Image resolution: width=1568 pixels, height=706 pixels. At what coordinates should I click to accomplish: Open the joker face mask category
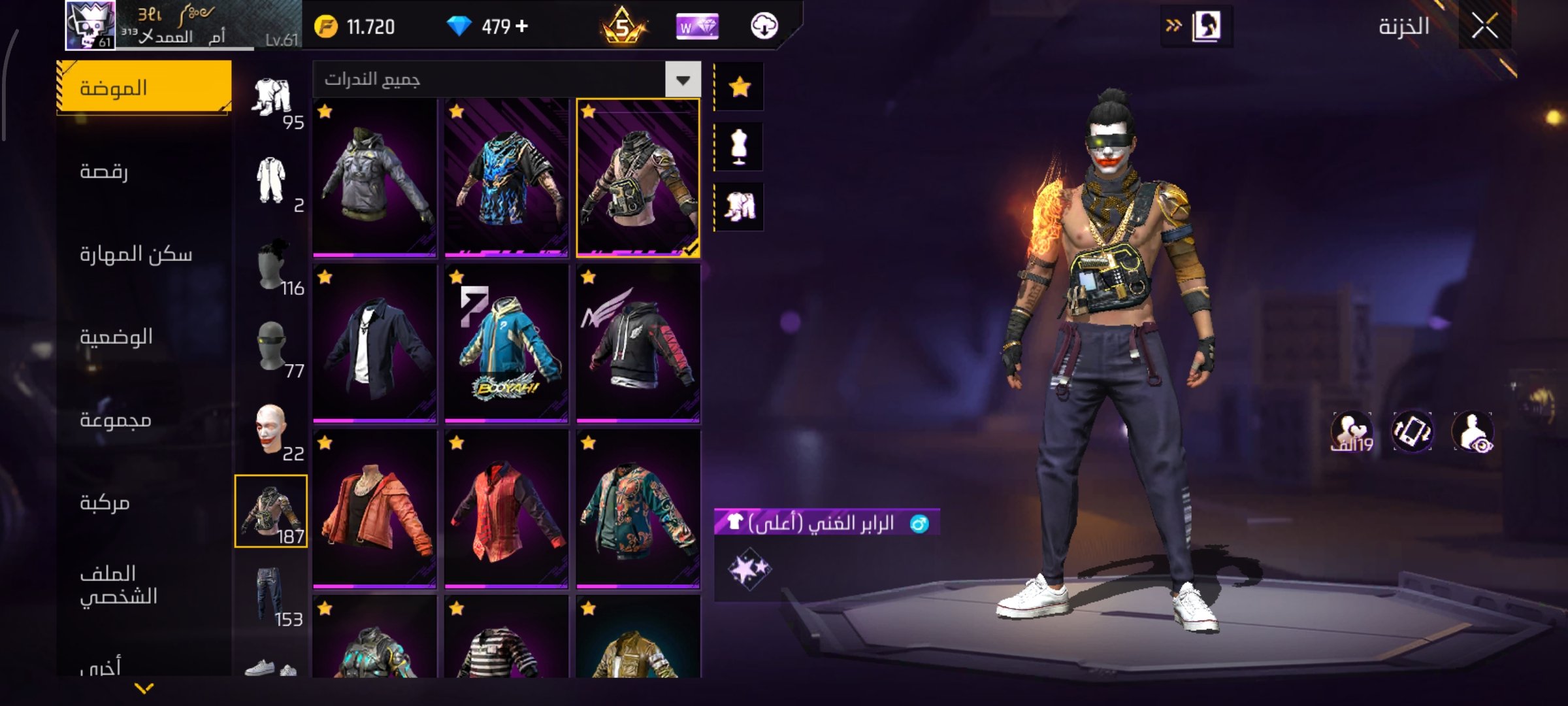[x=271, y=429]
